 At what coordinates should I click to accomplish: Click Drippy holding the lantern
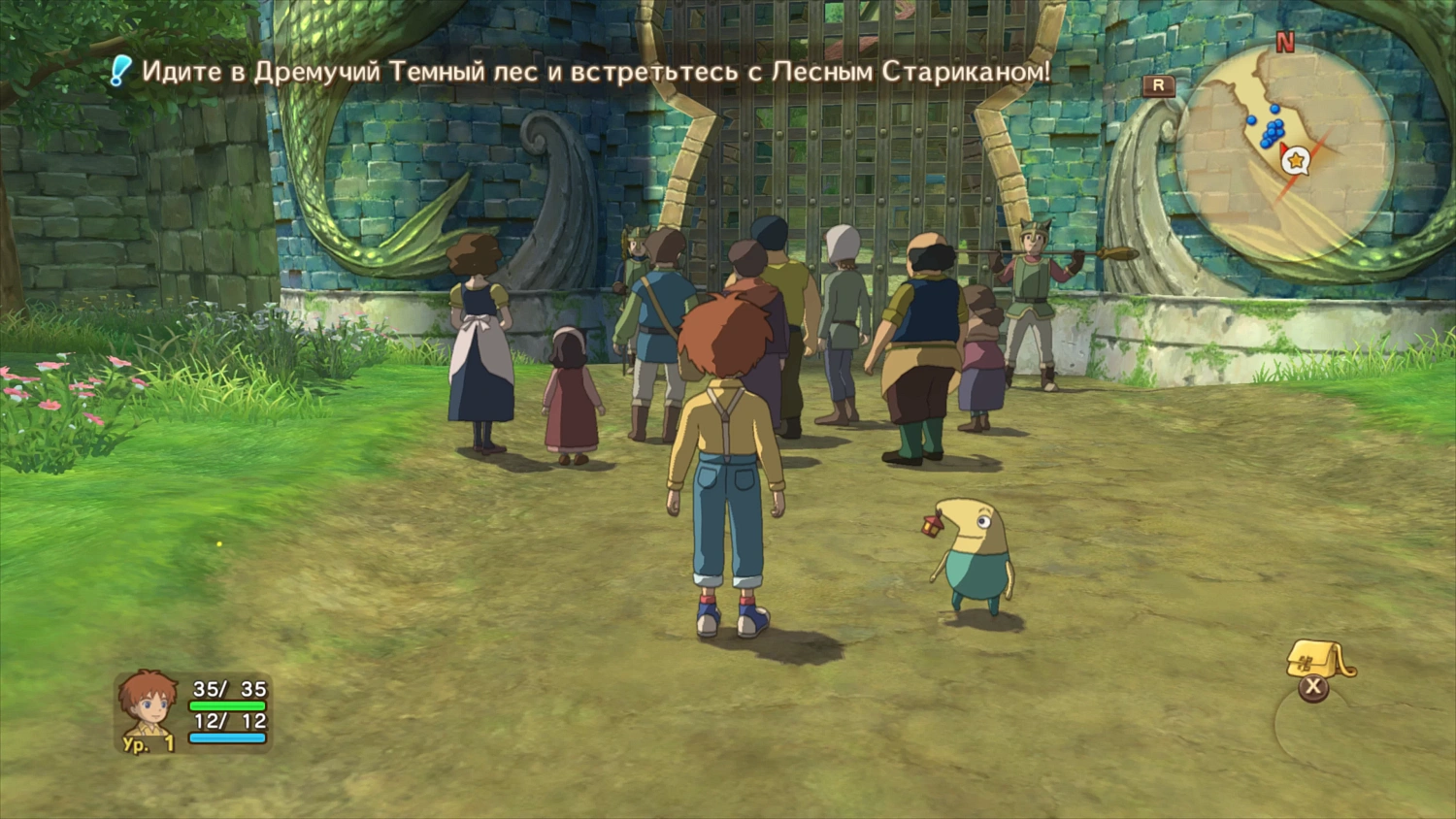coord(976,553)
